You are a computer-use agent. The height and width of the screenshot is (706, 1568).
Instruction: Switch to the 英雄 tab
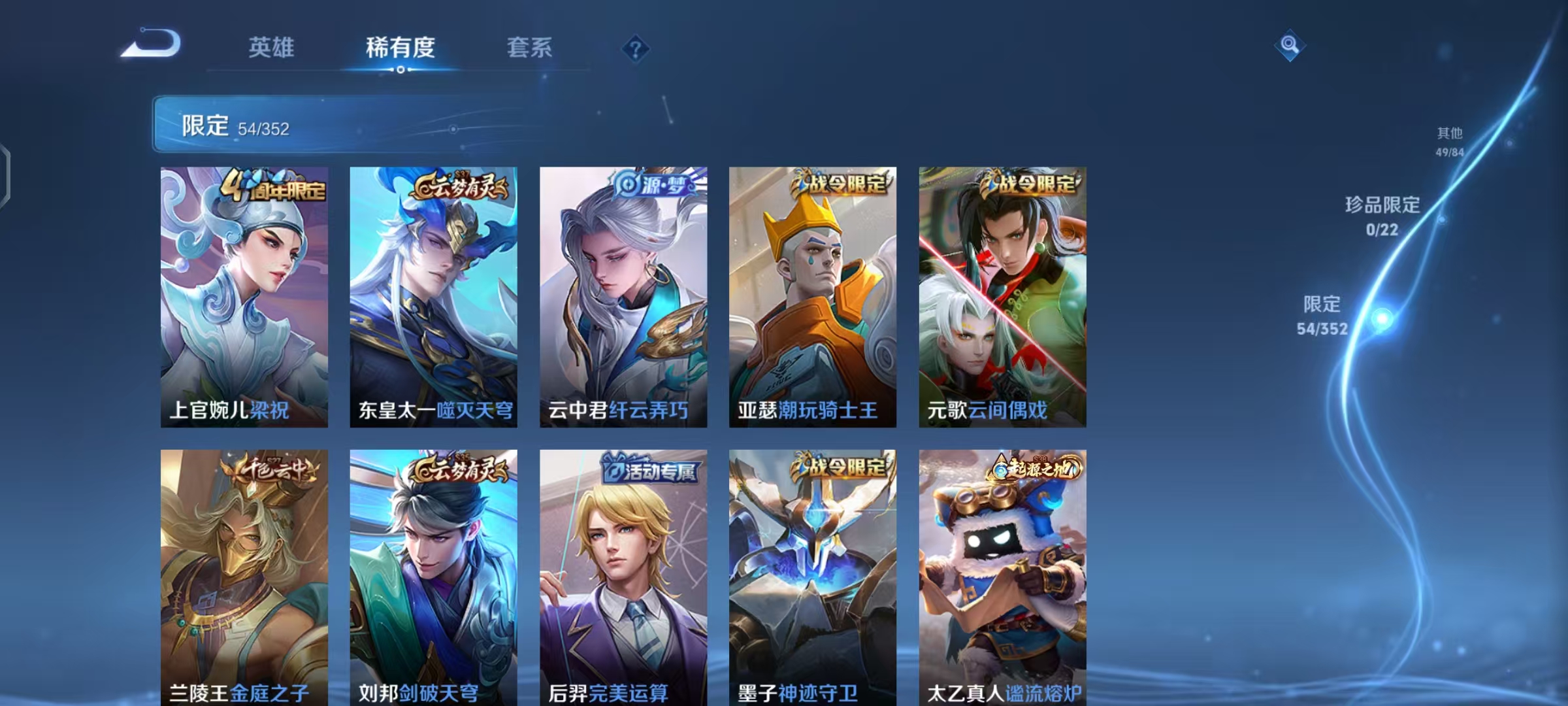[x=271, y=47]
